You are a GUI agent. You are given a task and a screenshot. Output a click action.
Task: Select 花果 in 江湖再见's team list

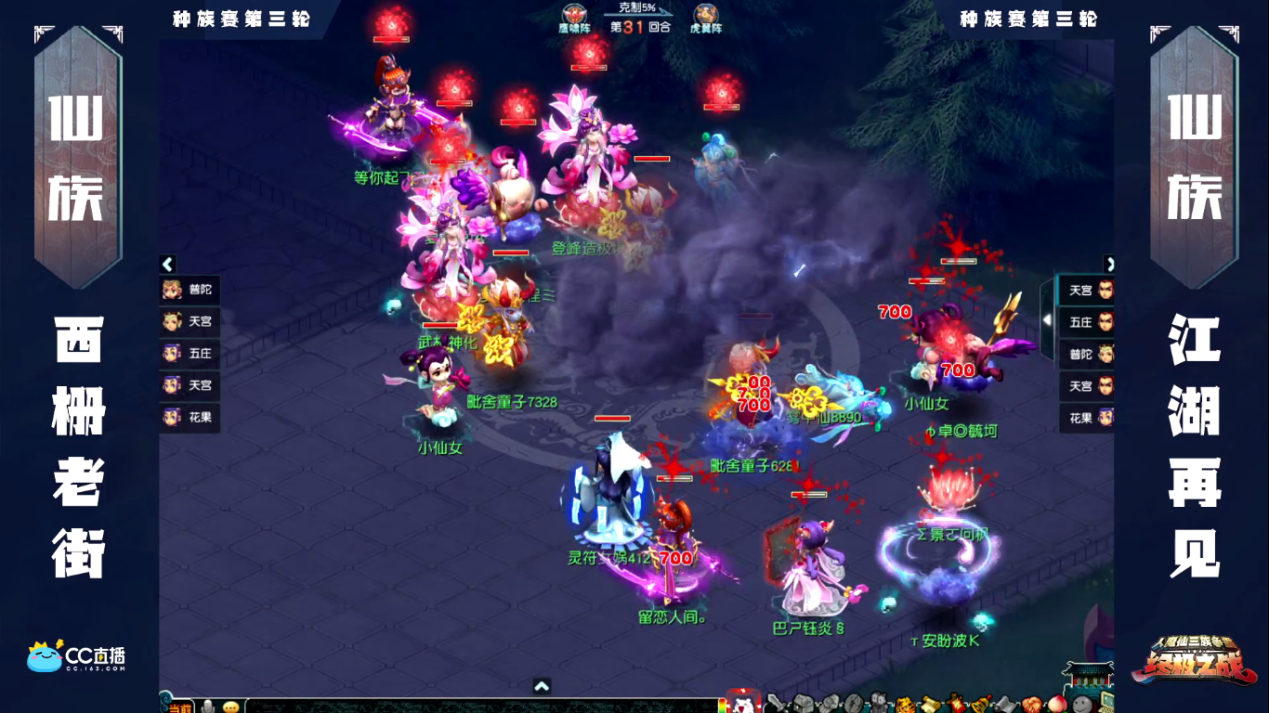pyautogui.click(x=1088, y=418)
